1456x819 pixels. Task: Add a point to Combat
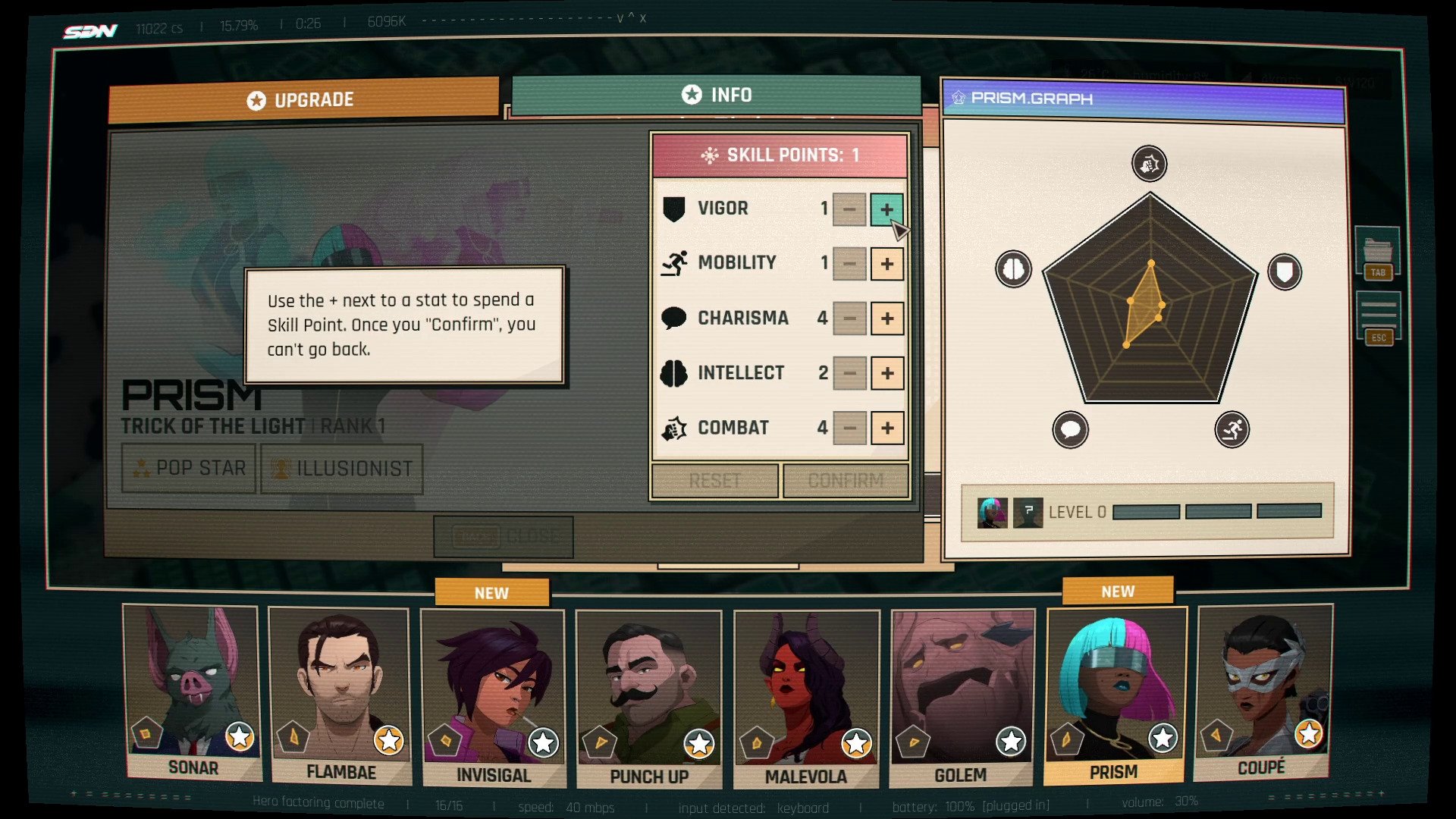tap(886, 428)
